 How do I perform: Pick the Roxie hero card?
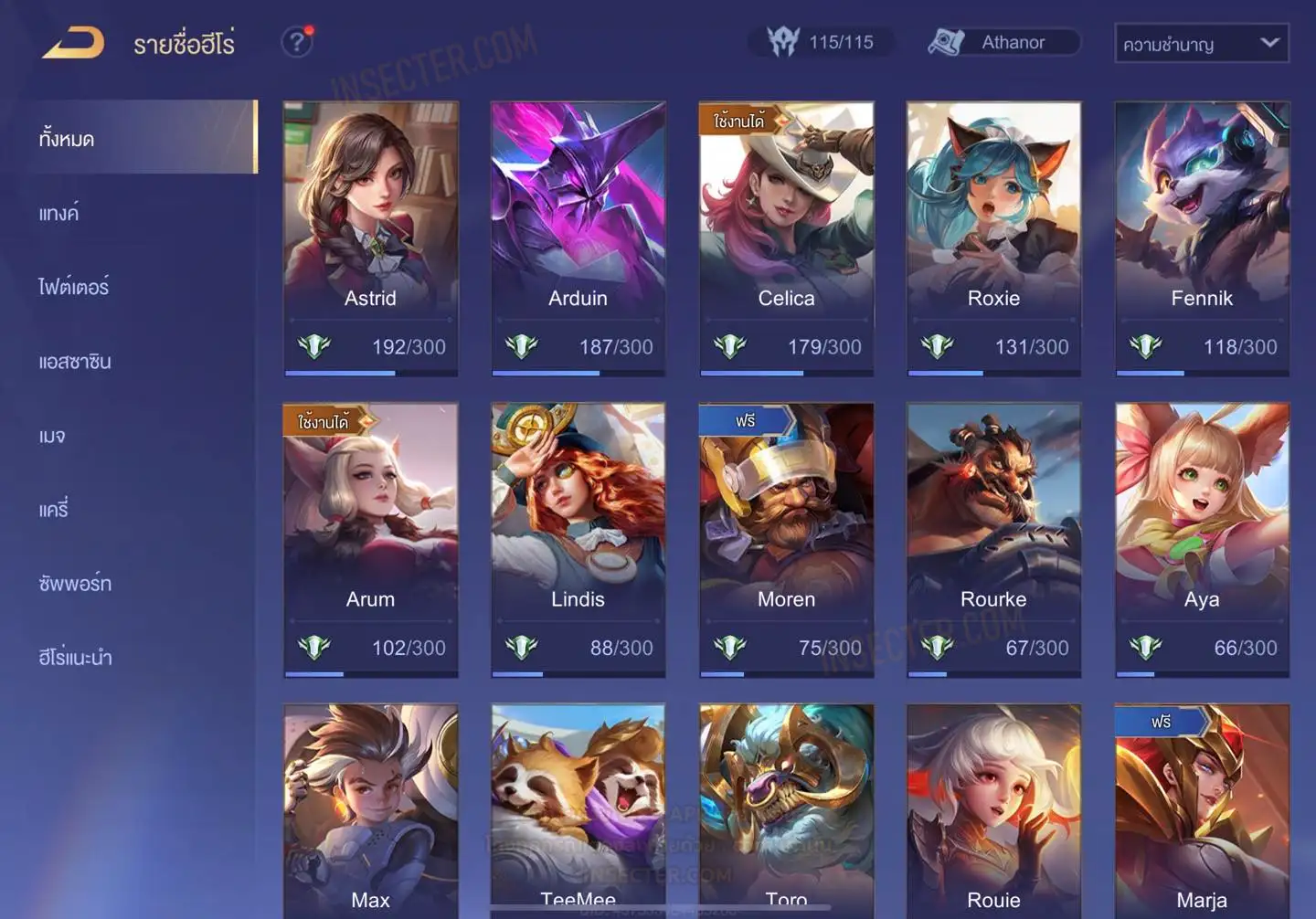click(993, 238)
